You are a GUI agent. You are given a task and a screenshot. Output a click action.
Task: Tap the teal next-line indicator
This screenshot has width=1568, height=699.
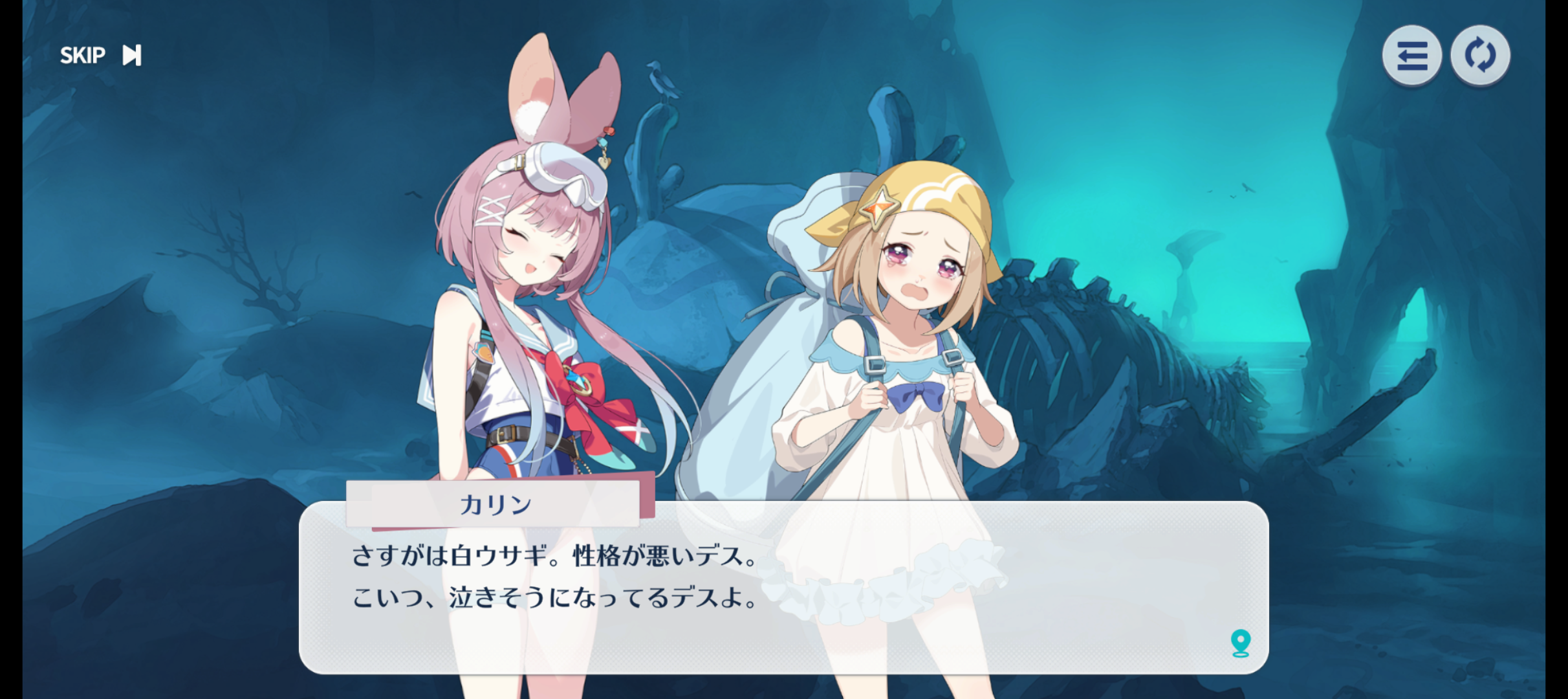click(x=1240, y=643)
